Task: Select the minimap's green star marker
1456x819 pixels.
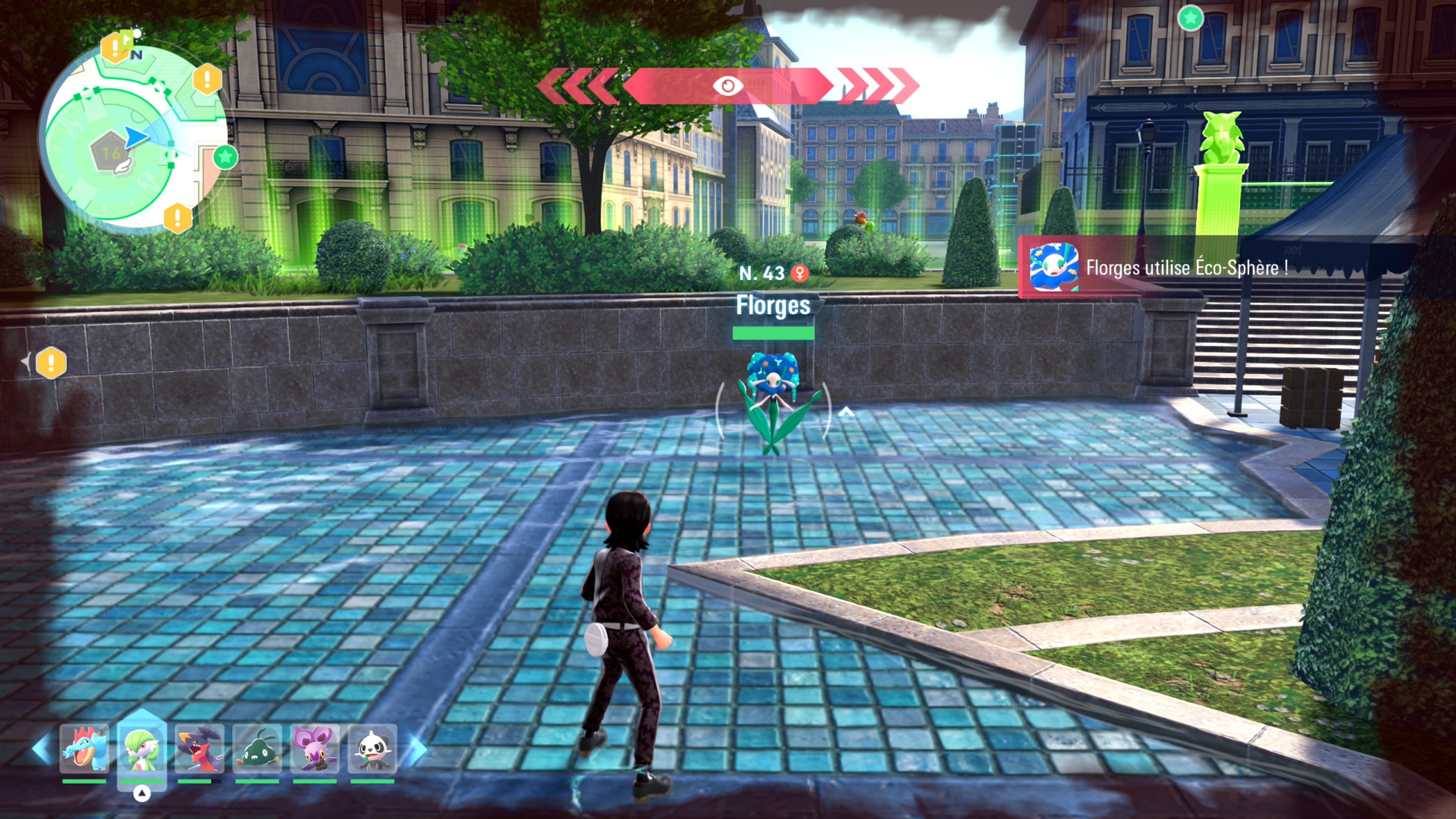Action: pyautogui.click(x=226, y=157)
